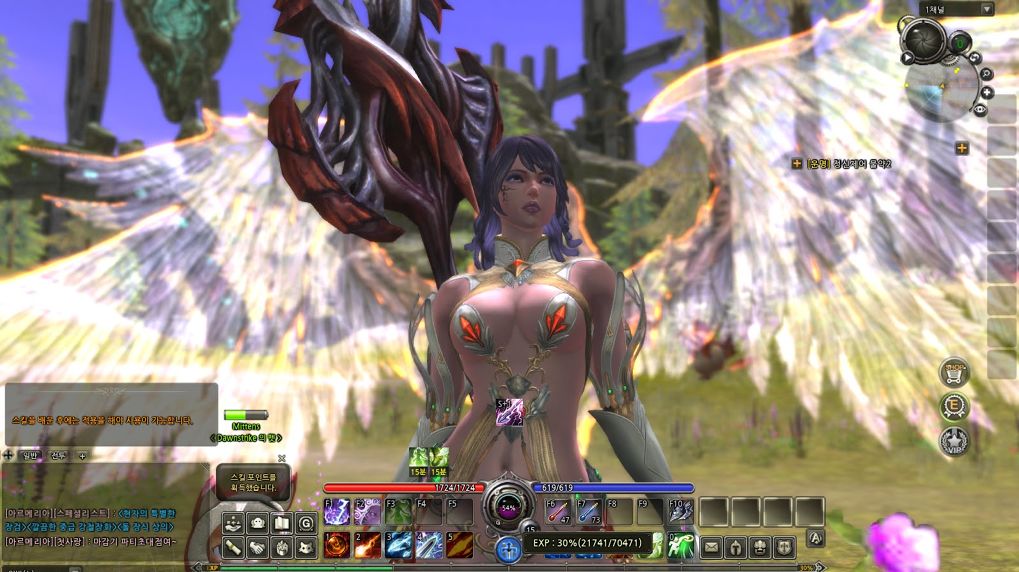
Task: Click the minimap's magnifier search button
Action: tap(987, 73)
